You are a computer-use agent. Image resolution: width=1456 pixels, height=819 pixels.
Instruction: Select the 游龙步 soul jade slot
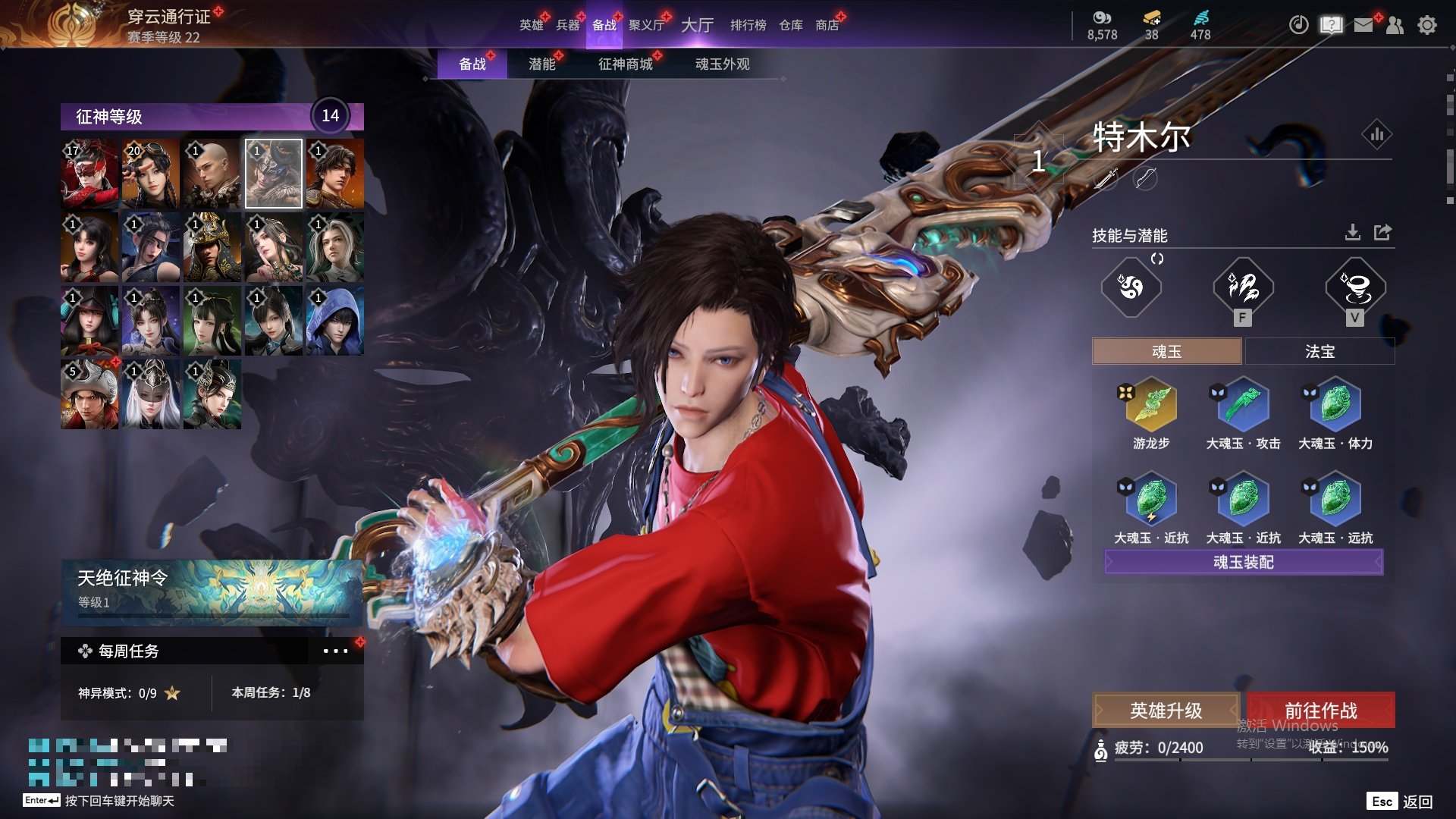(1151, 406)
